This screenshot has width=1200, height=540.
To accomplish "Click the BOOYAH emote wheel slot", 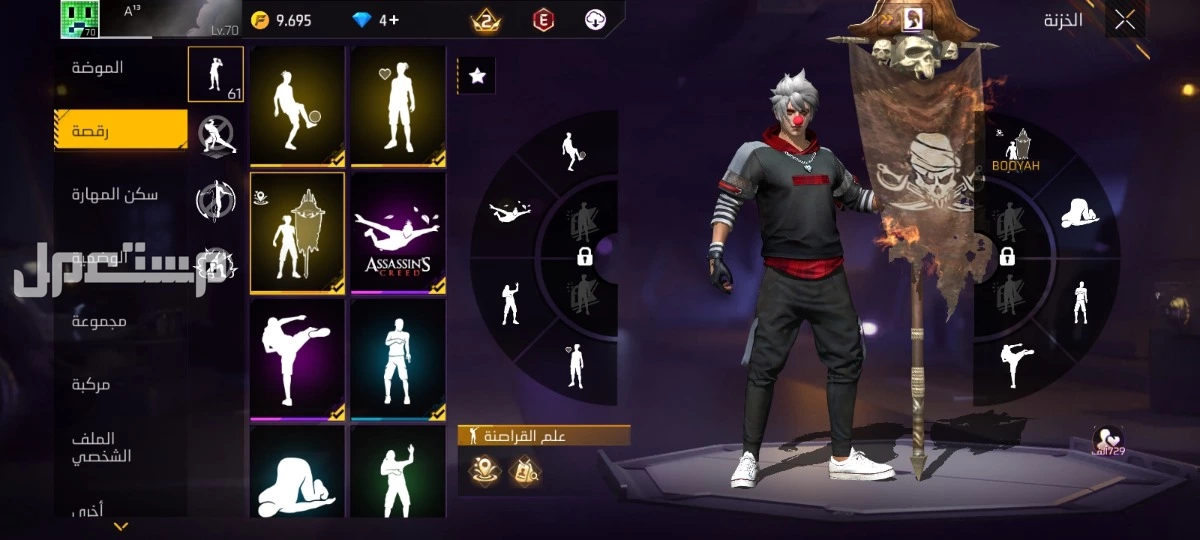I will (x=1016, y=152).
